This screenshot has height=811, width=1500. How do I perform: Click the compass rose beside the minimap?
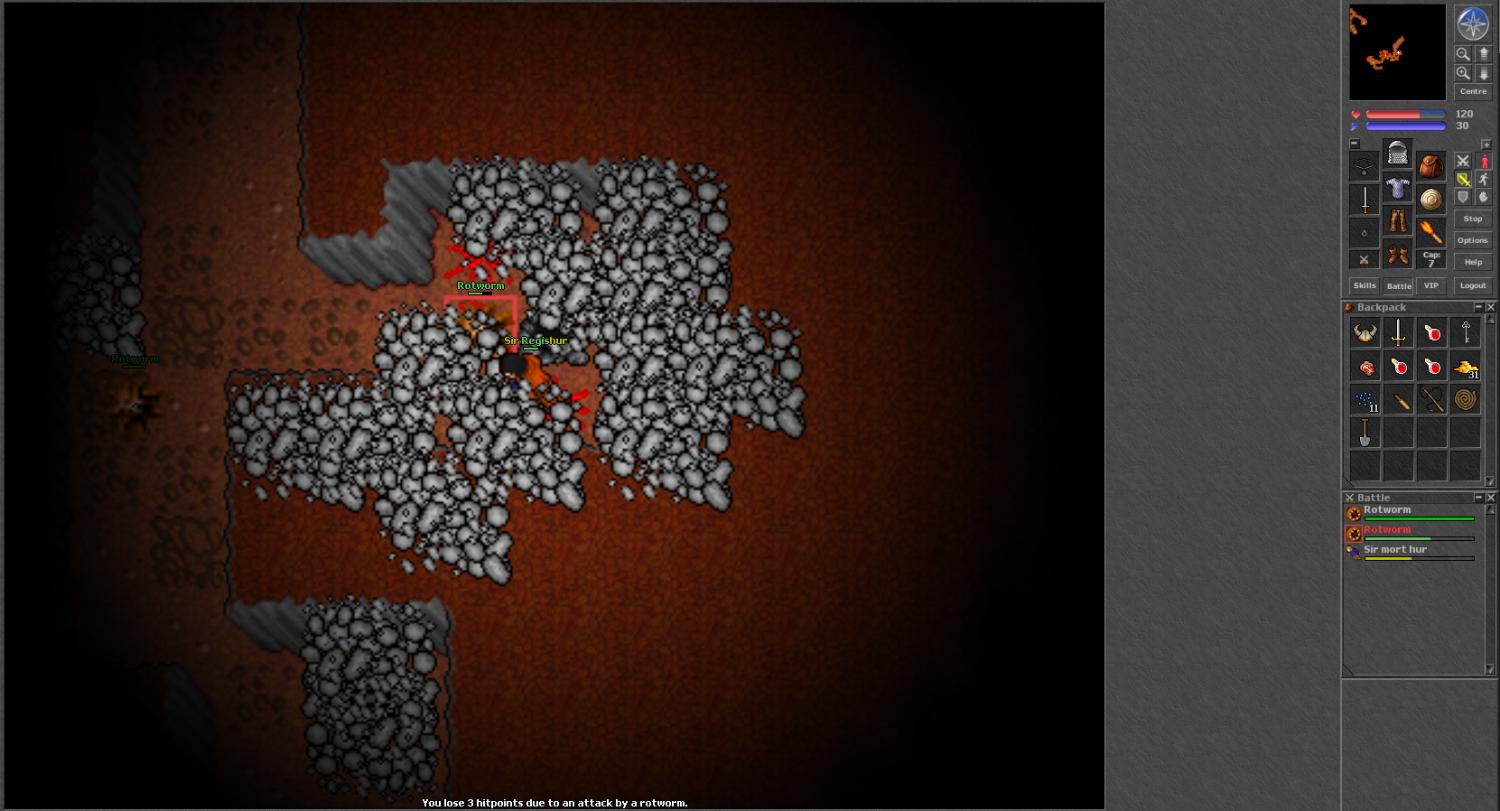(1472, 24)
